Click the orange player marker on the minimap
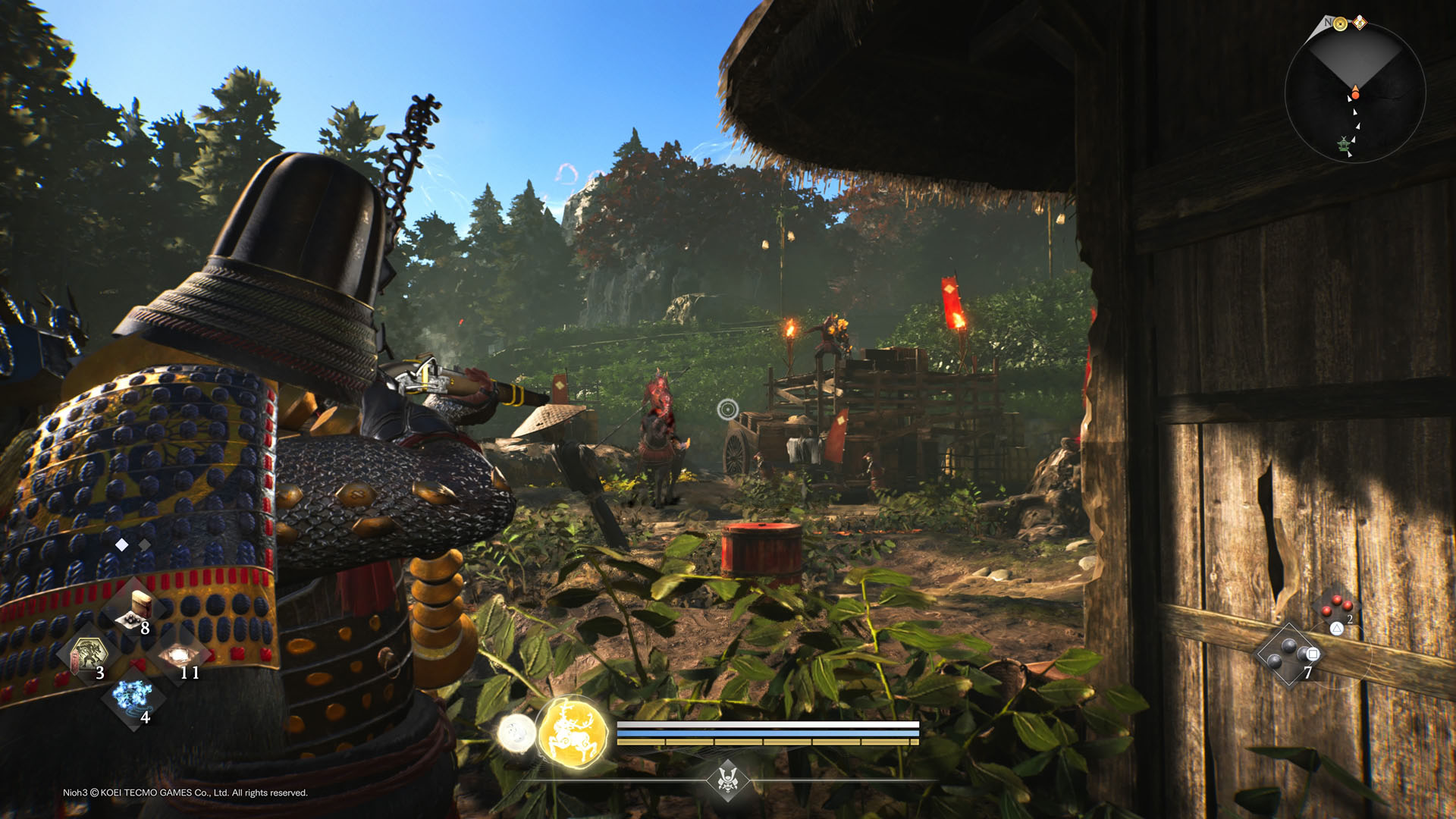 click(1355, 96)
